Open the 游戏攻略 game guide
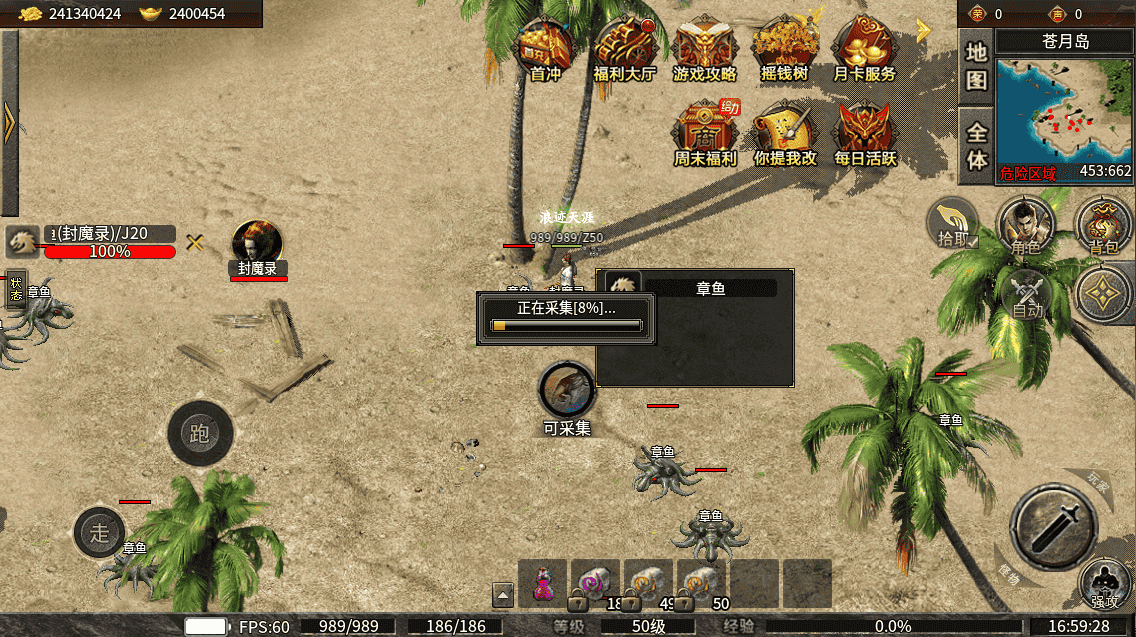The image size is (1136, 637). tap(704, 50)
